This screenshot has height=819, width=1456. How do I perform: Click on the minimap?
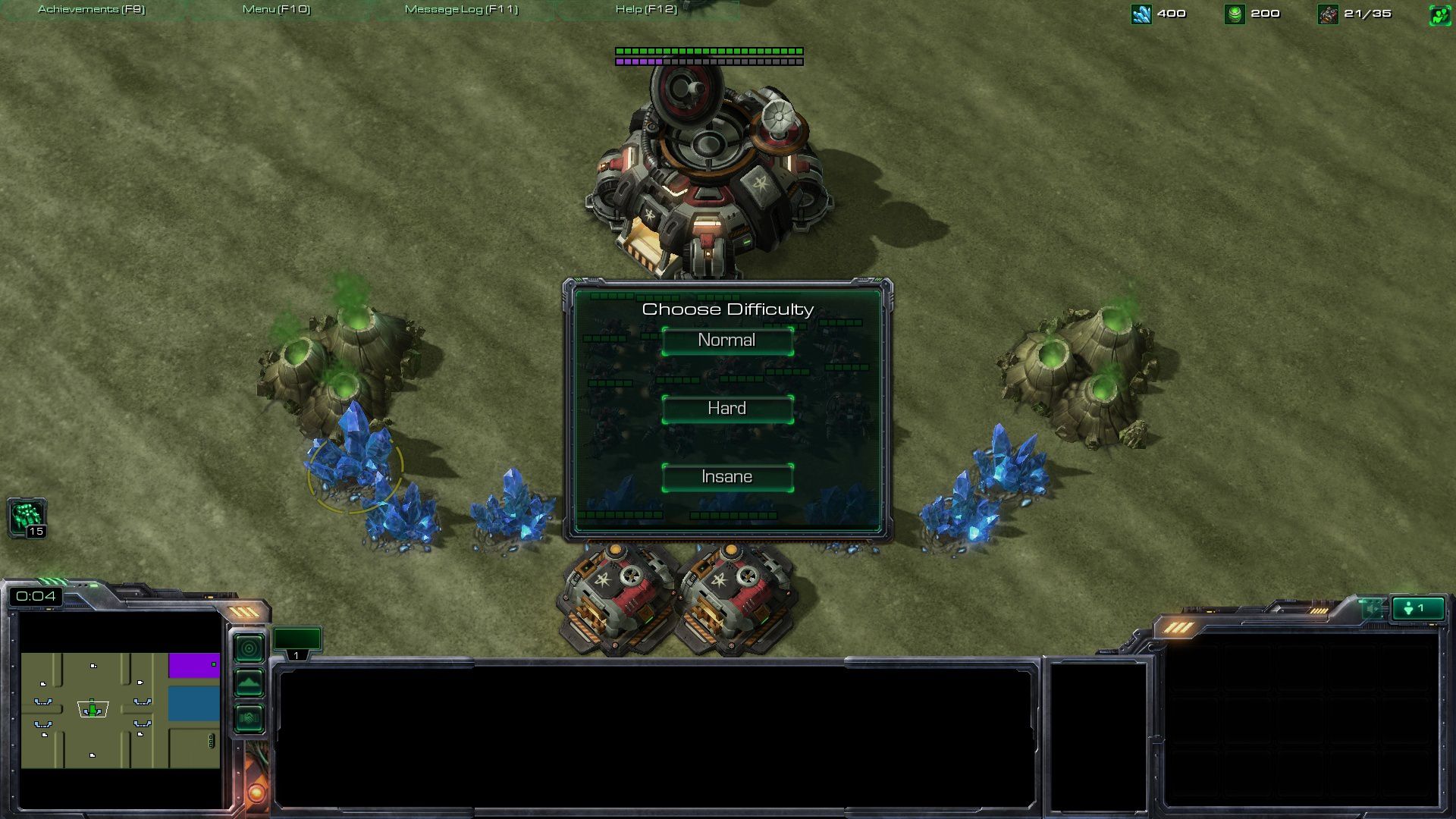[120, 710]
